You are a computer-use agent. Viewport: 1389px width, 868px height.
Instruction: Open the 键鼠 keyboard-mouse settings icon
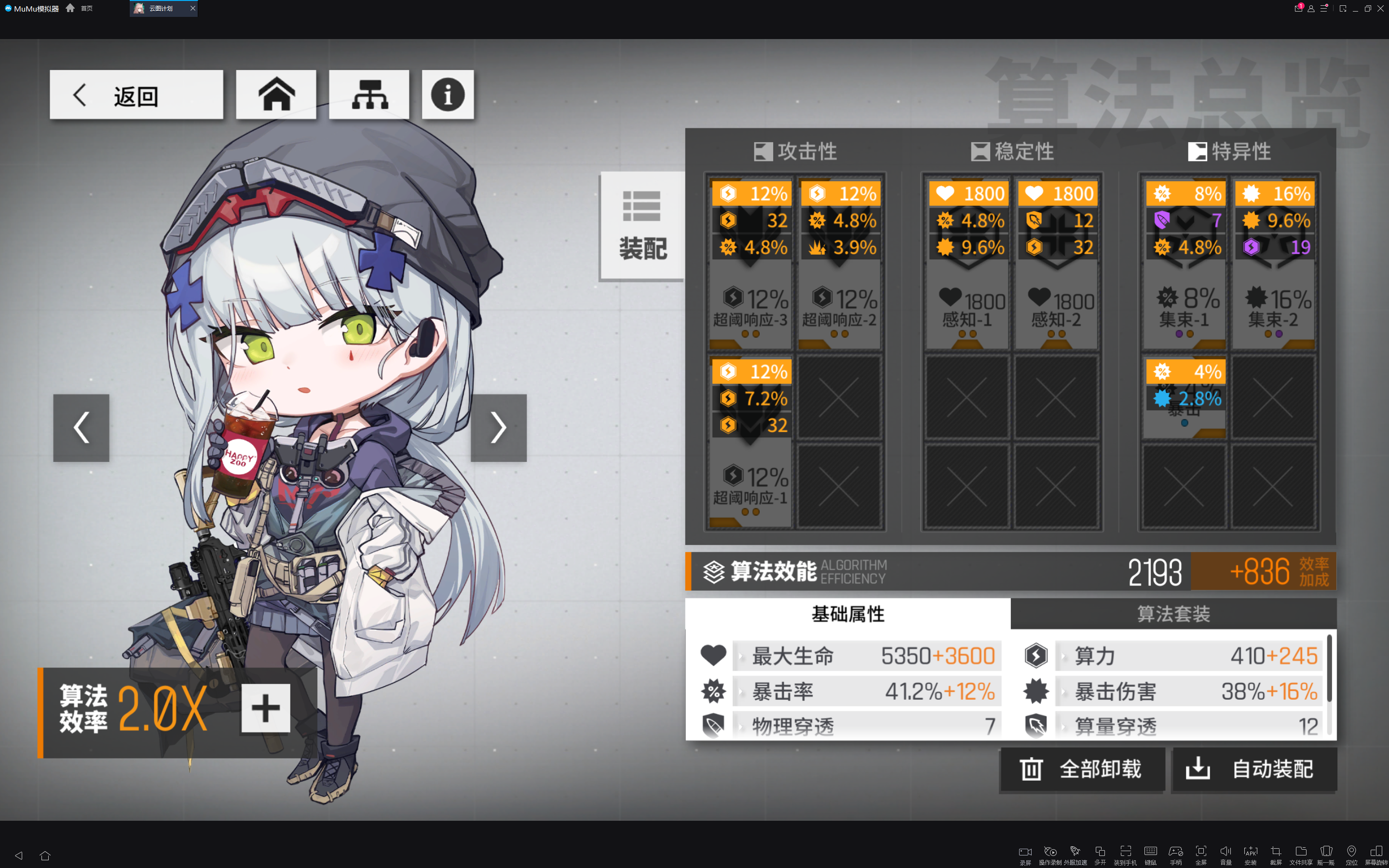(1150, 852)
